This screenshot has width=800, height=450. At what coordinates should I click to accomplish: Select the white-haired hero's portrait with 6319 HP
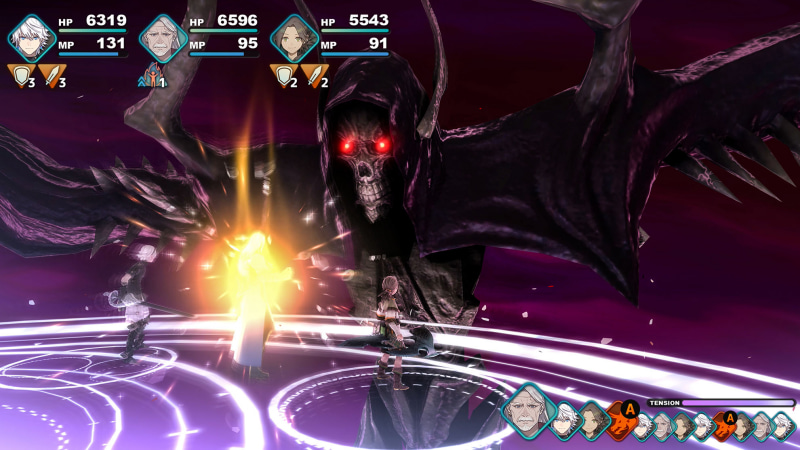click(33, 38)
